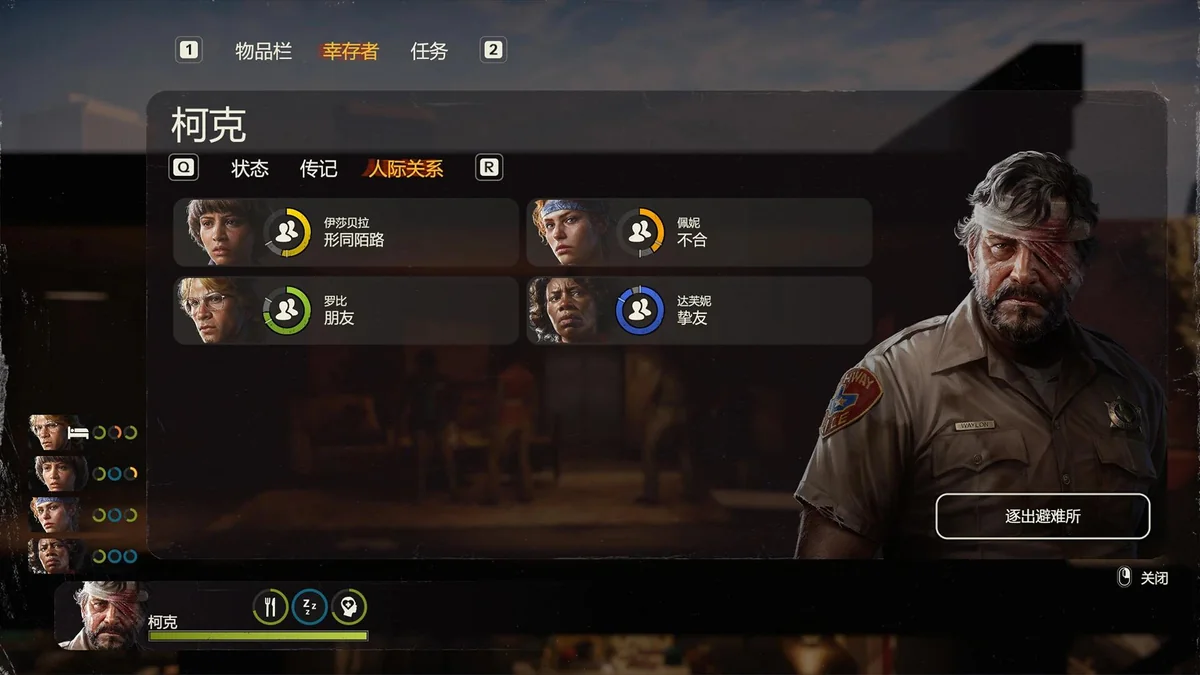
Task: Click the sleep Zz status icon
Action: pyautogui.click(x=310, y=606)
